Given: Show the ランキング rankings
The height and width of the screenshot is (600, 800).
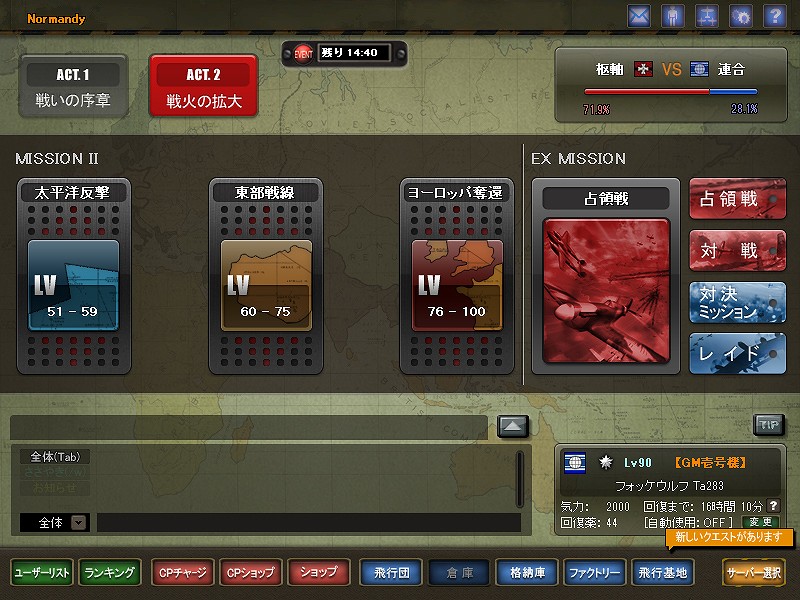Looking at the screenshot, I should click(x=110, y=573).
